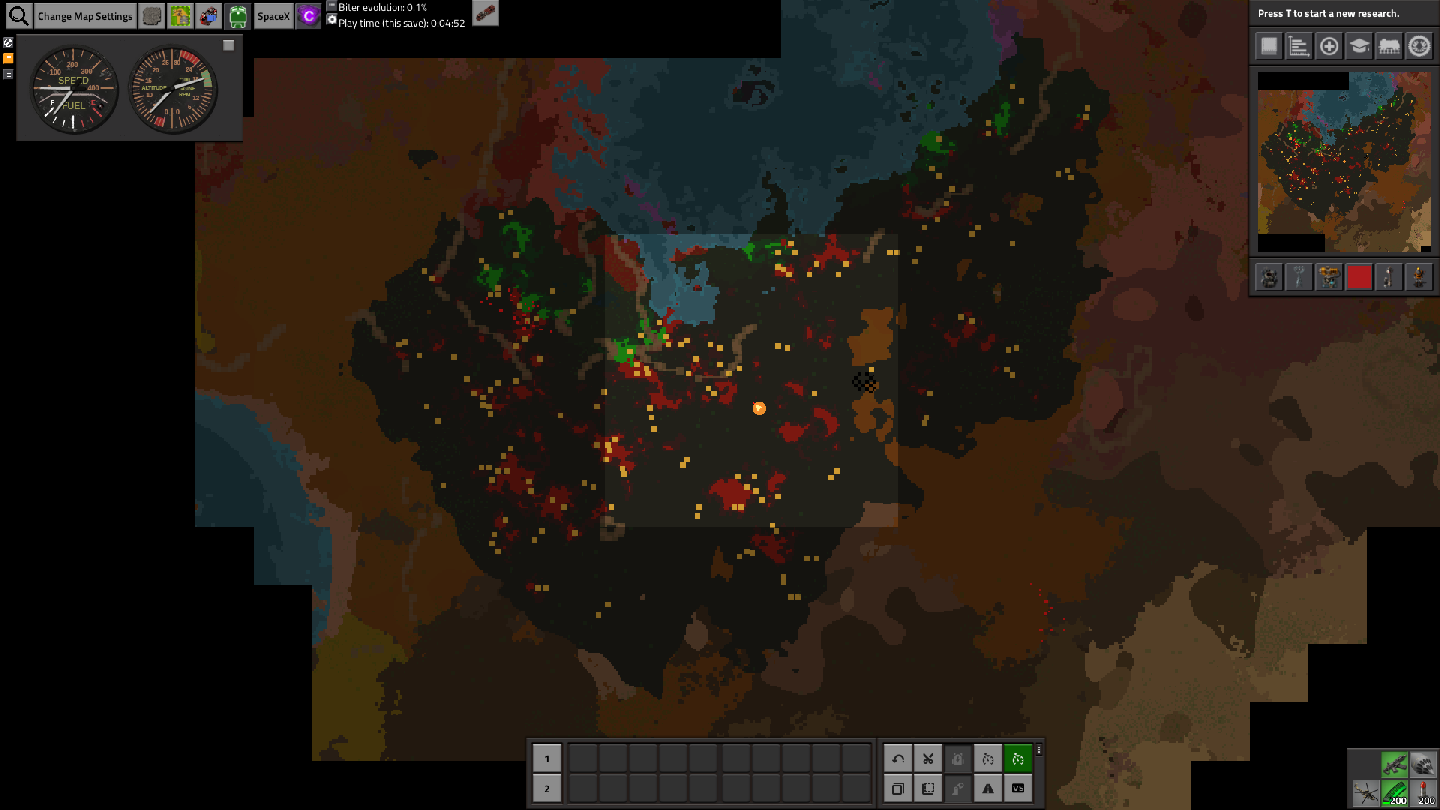The width and height of the screenshot is (1440, 810).
Task: Toggle the turret minimap filter
Action: point(1269,277)
